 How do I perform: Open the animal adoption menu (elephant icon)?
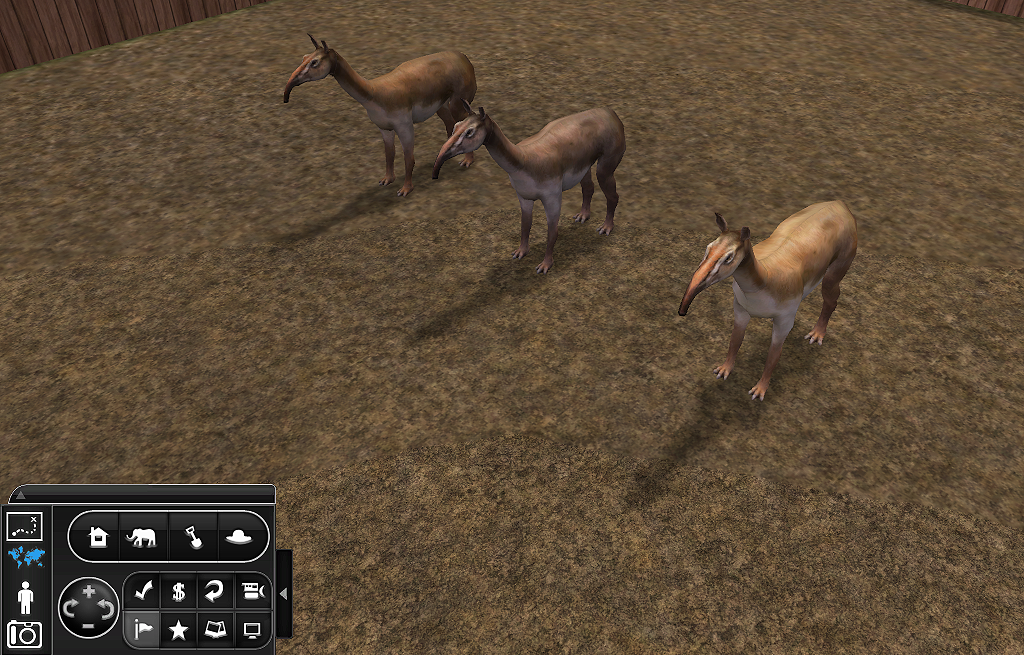coord(141,538)
